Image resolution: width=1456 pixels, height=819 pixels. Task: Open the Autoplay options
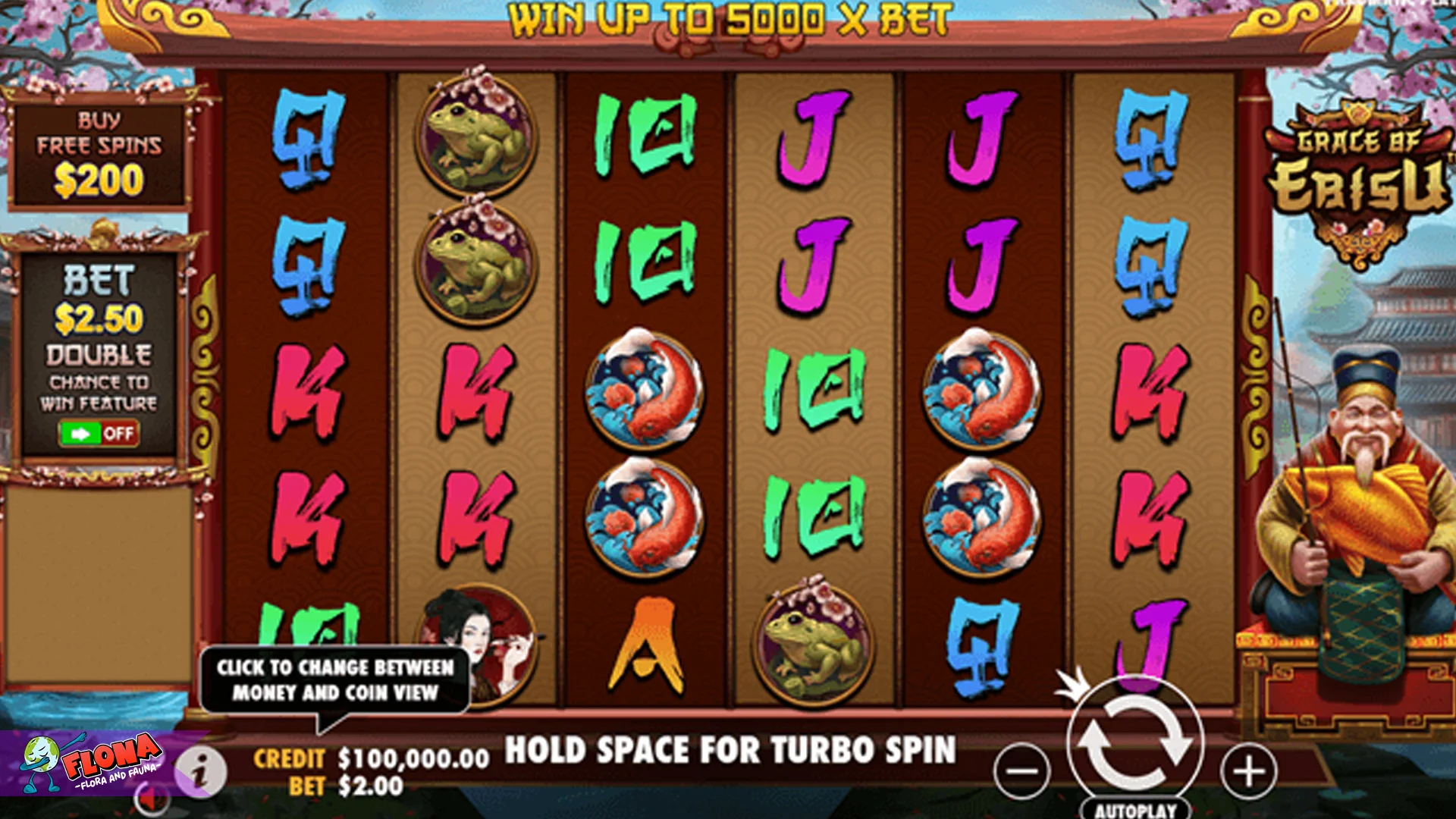(1135, 810)
